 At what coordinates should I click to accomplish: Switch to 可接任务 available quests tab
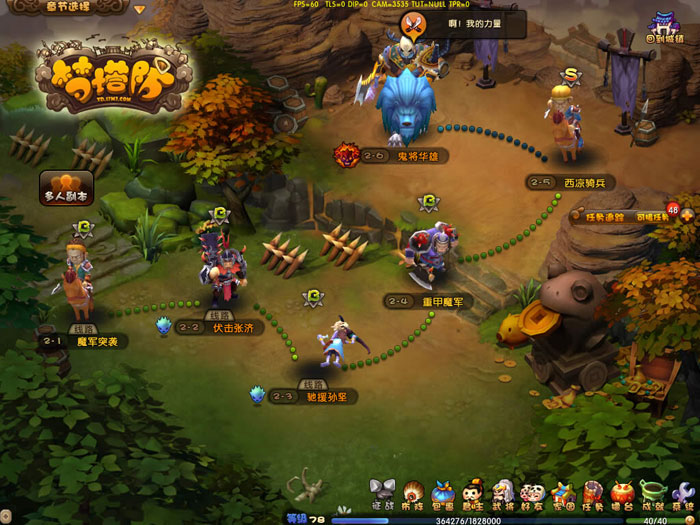pos(650,216)
